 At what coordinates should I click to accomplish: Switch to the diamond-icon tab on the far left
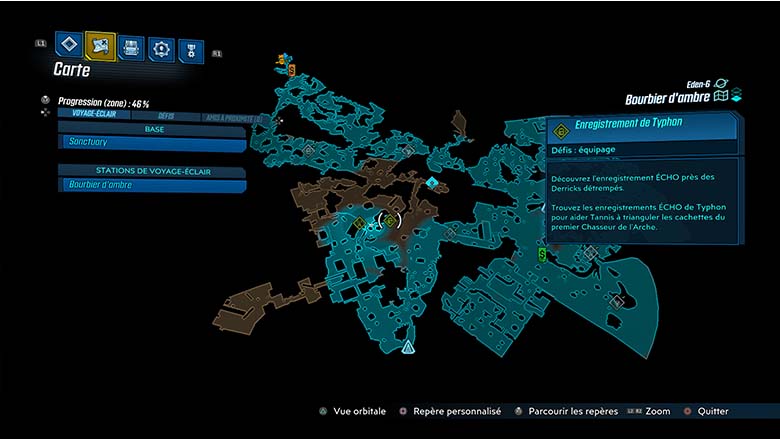68,45
